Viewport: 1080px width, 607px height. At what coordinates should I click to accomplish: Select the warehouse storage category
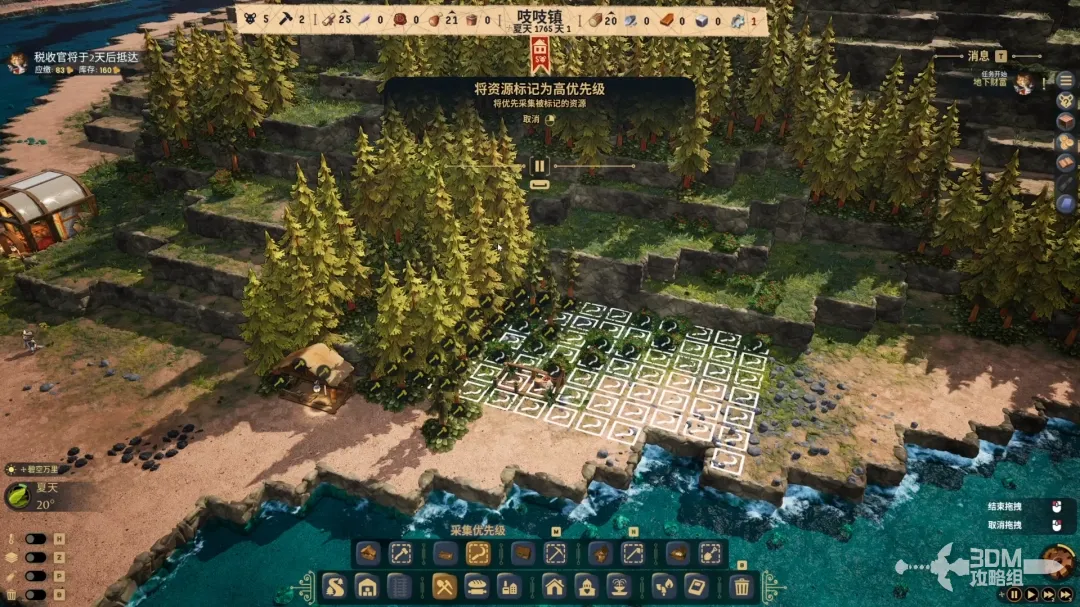point(367,586)
